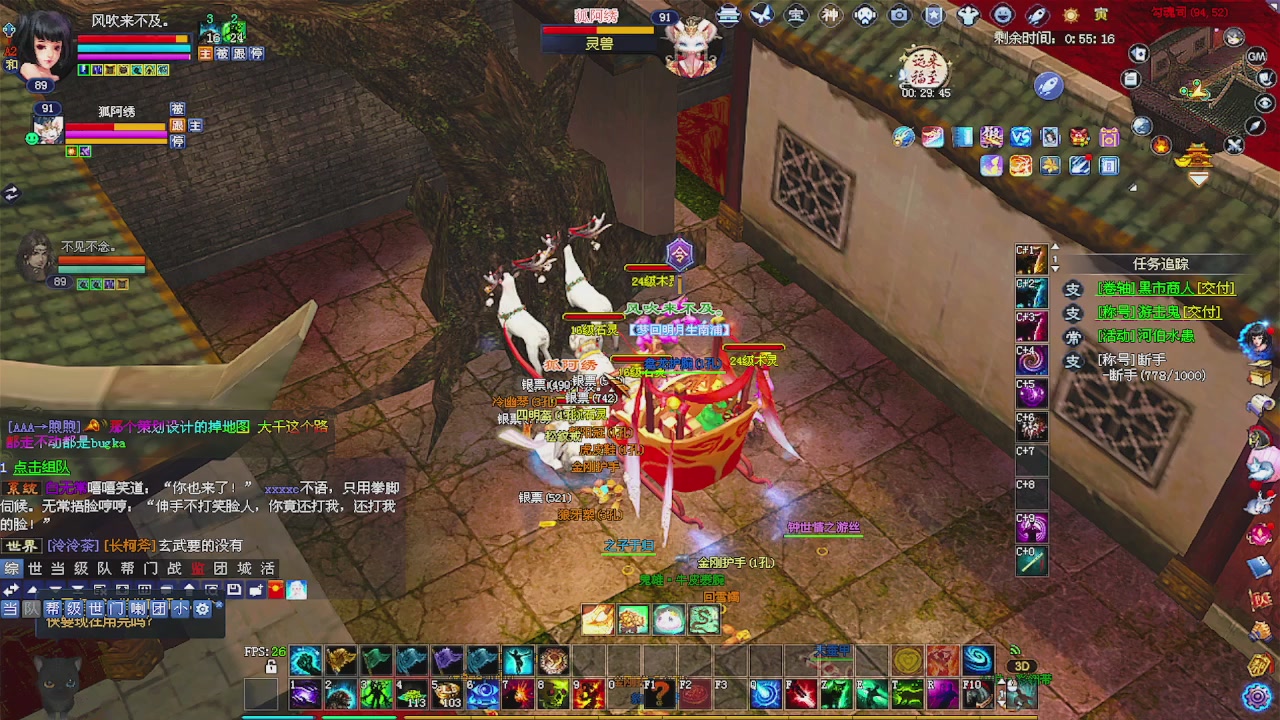The image size is (1280, 720).
Task: Open the 宝 treasure icon in top toolbar
Action: click(x=796, y=15)
